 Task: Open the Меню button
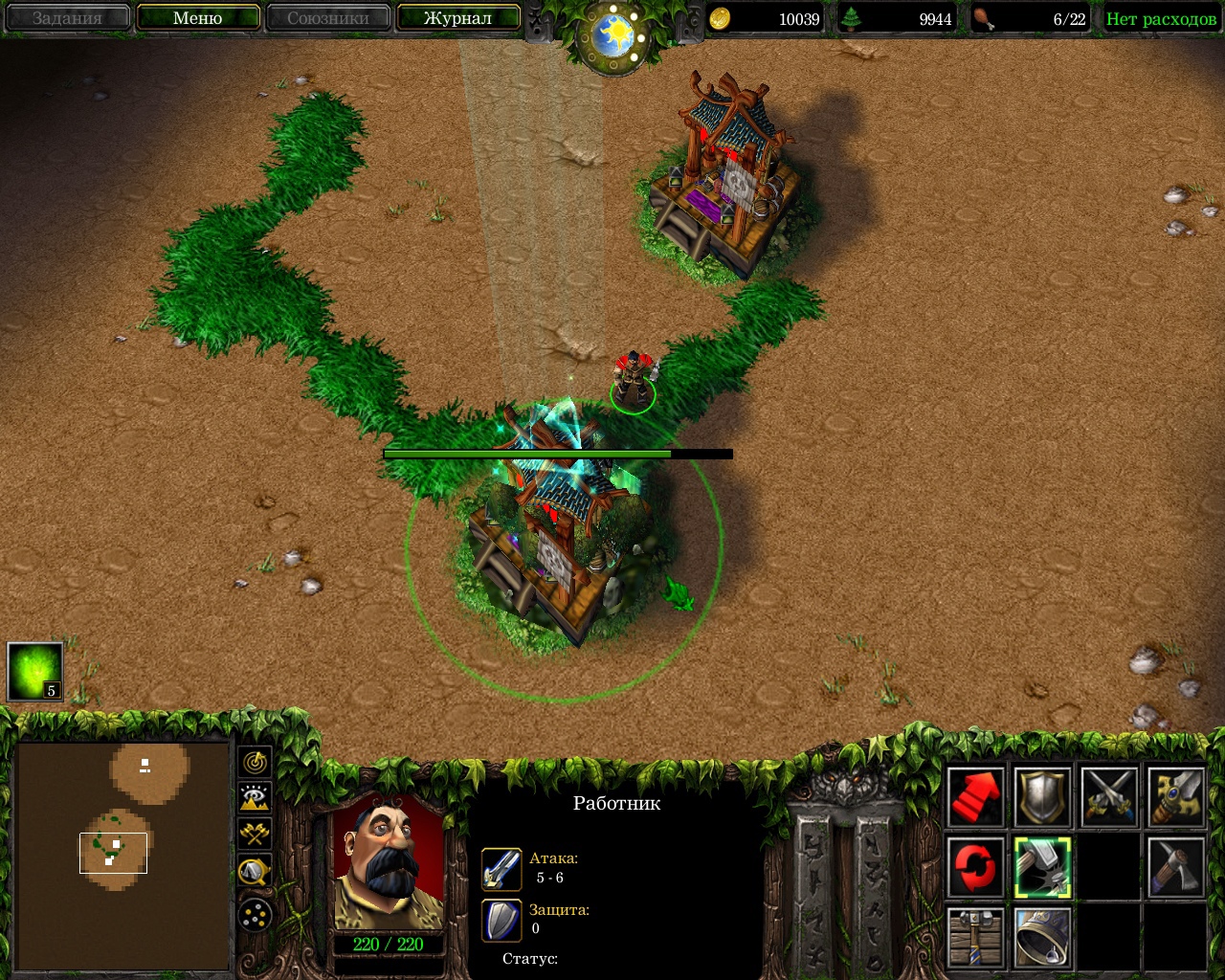[198, 18]
